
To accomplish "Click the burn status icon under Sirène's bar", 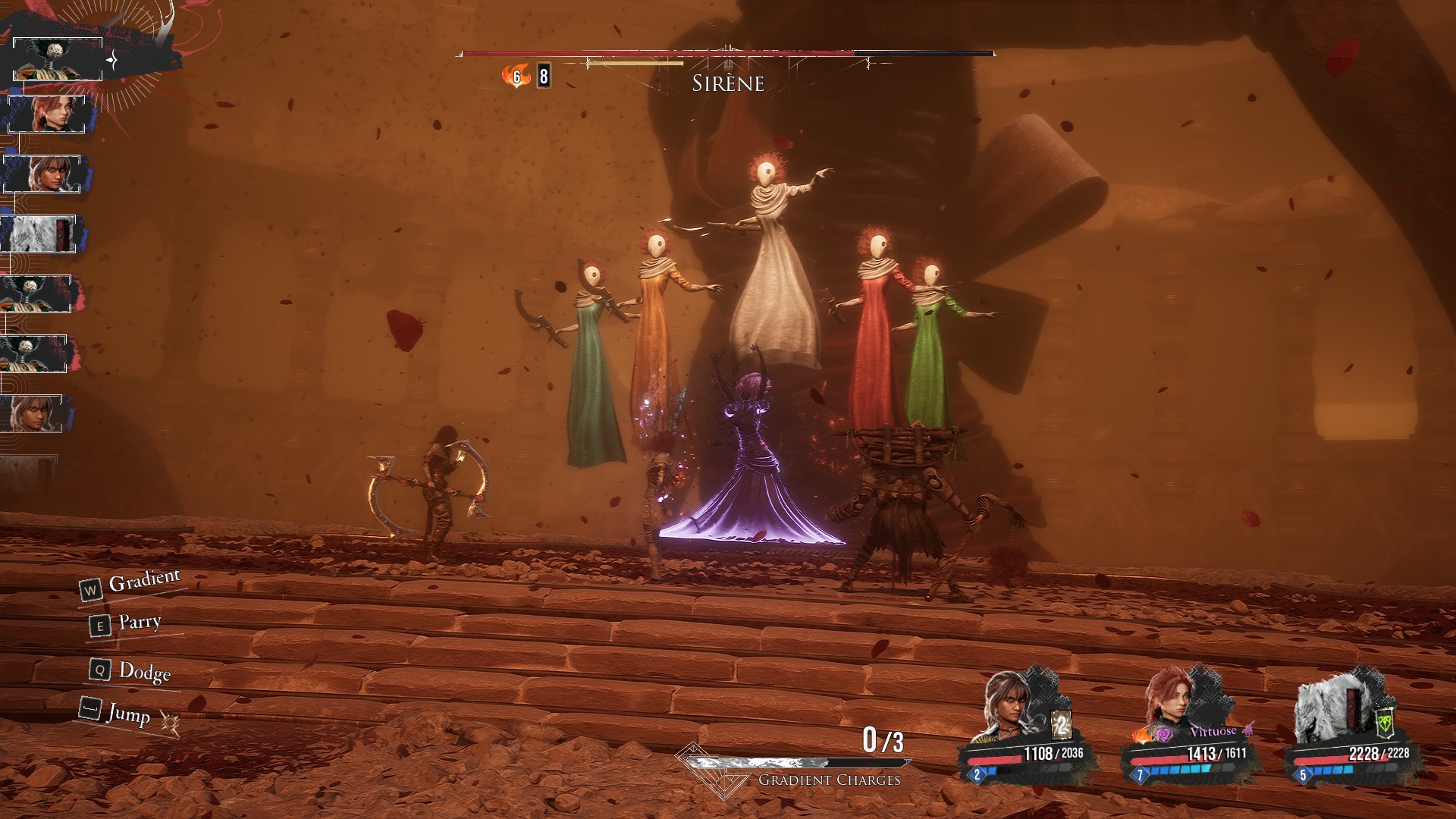I will [x=516, y=76].
